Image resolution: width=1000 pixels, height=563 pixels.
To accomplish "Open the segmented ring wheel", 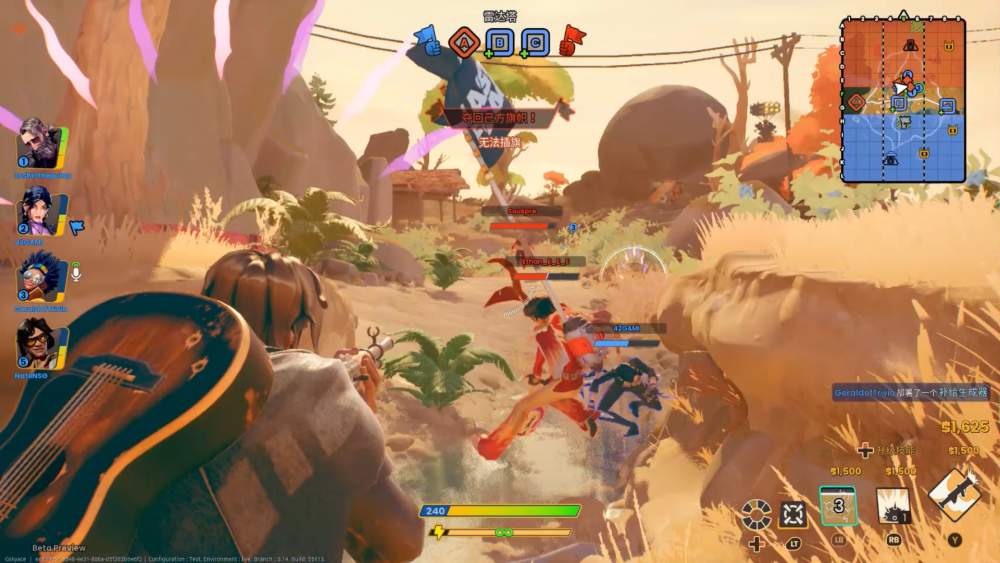I will [x=756, y=515].
